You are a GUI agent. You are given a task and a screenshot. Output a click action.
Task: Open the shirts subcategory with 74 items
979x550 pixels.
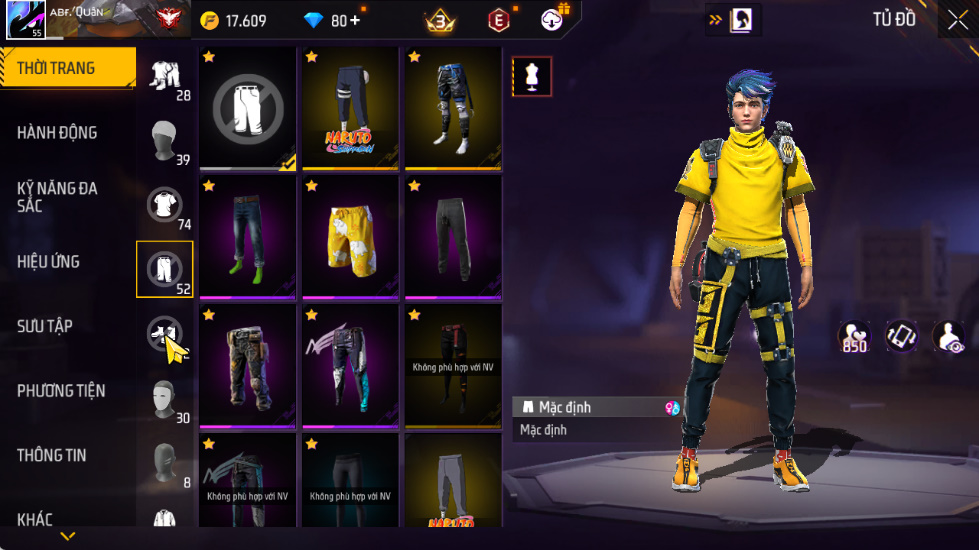165,205
